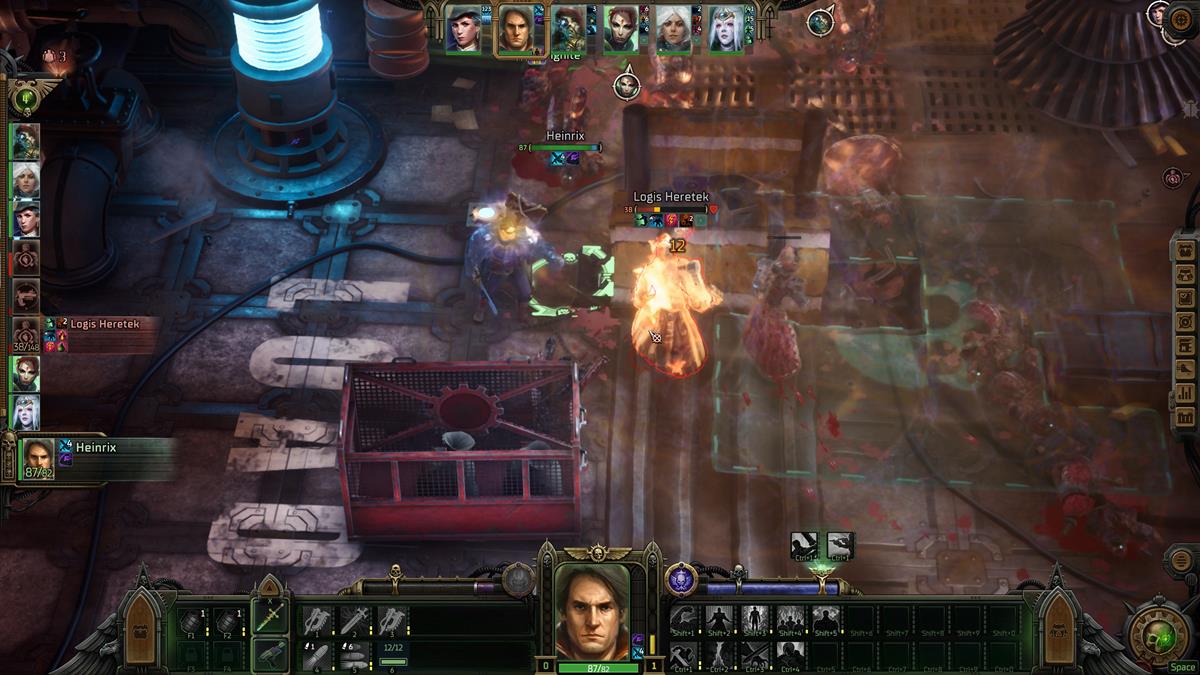
Task: Select the capped officer woman's party portrait at top
Action: (463, 27)
